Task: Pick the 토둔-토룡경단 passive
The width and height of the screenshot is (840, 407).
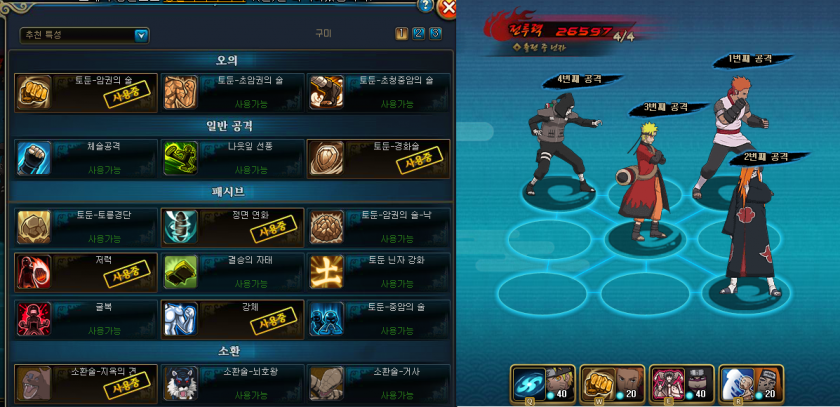Action: point(87,227)
